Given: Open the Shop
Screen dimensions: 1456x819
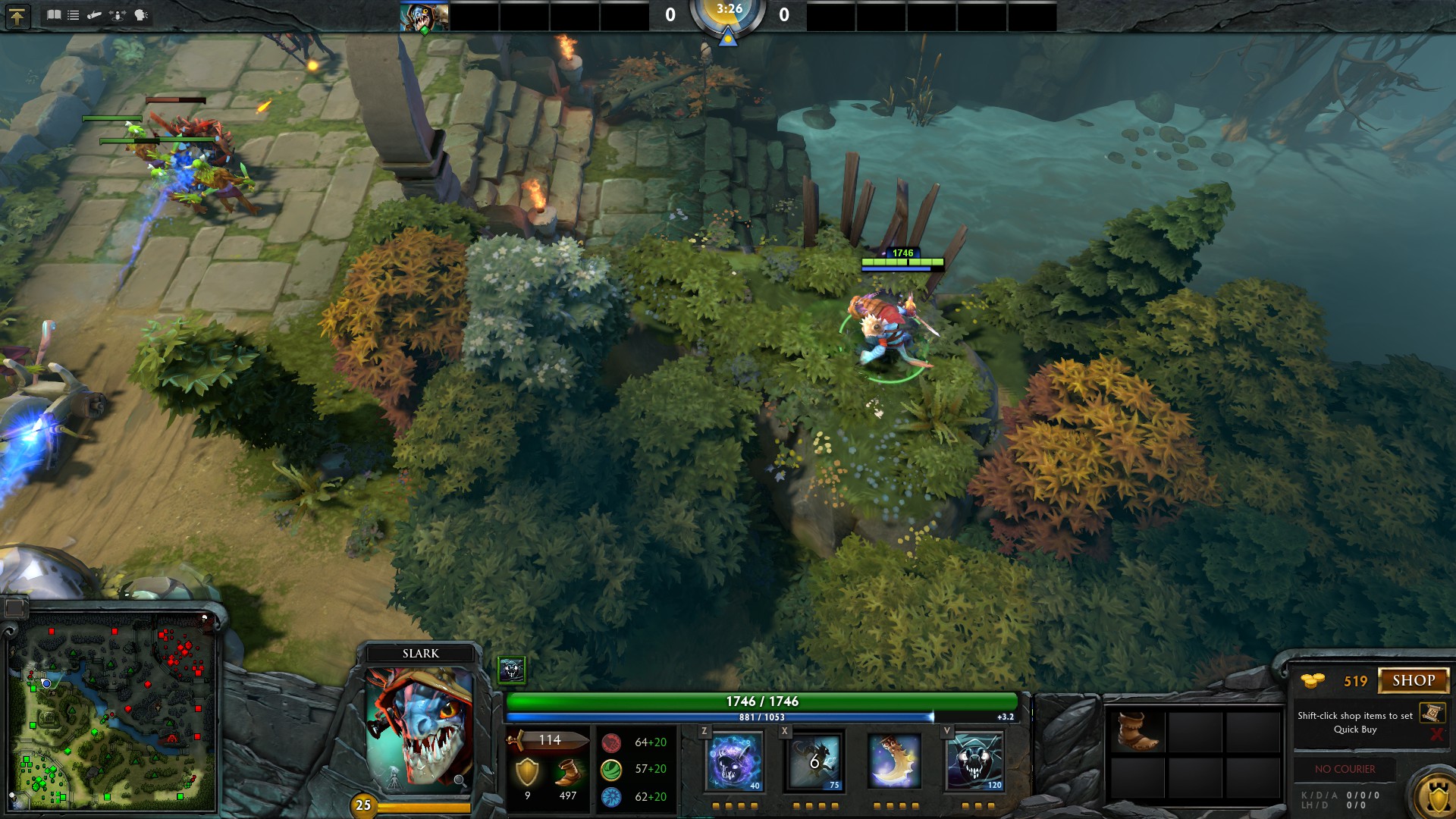Looking at the screenshot, I should tap(1413, 680).
